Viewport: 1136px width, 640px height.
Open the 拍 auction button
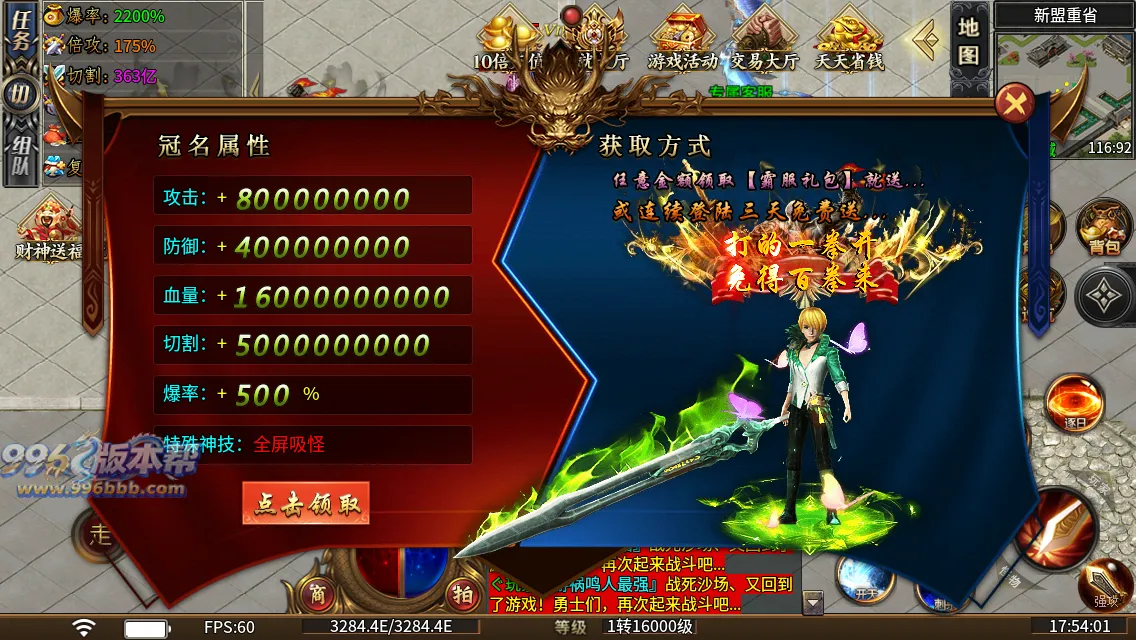click(462, 593)
